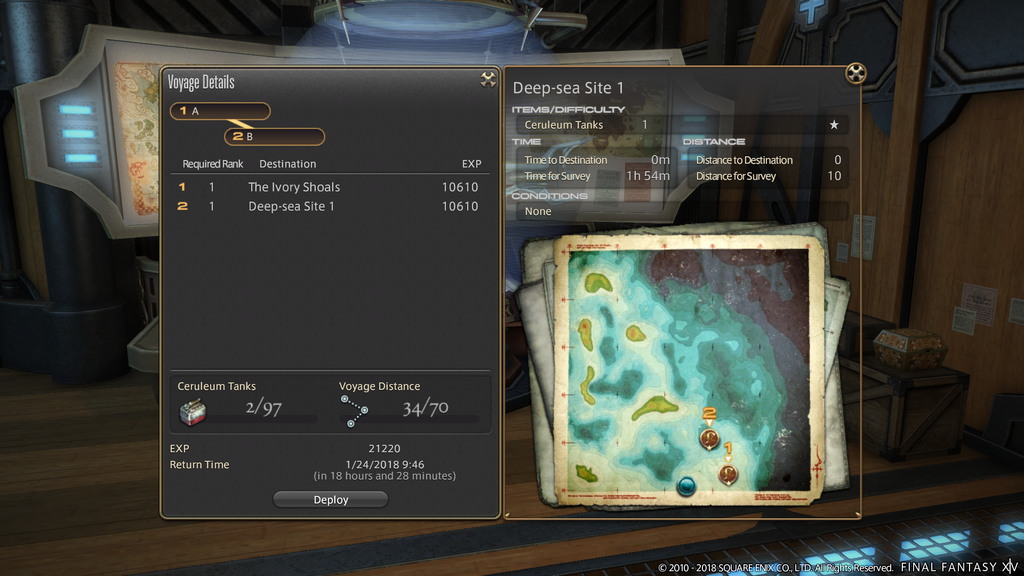Click map marker numbered 2
This screenshot has height=576, width=1024.
point(709,437)
